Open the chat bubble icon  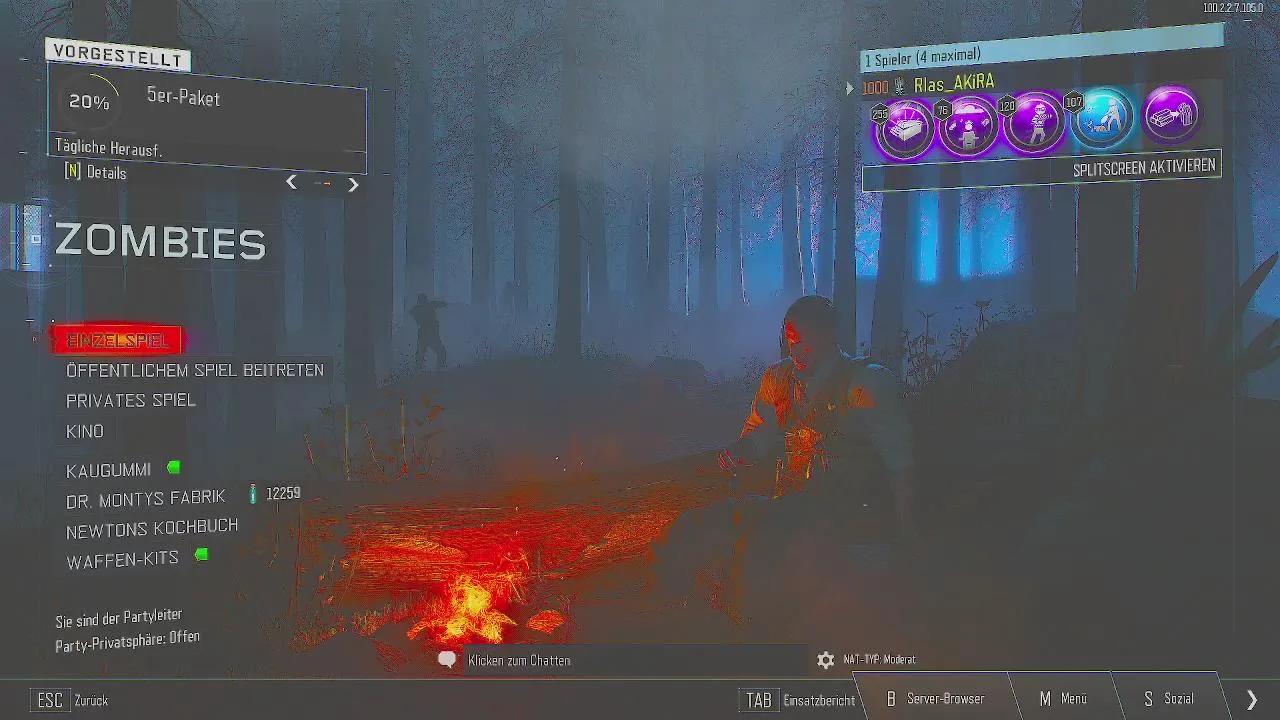[447, 659]
